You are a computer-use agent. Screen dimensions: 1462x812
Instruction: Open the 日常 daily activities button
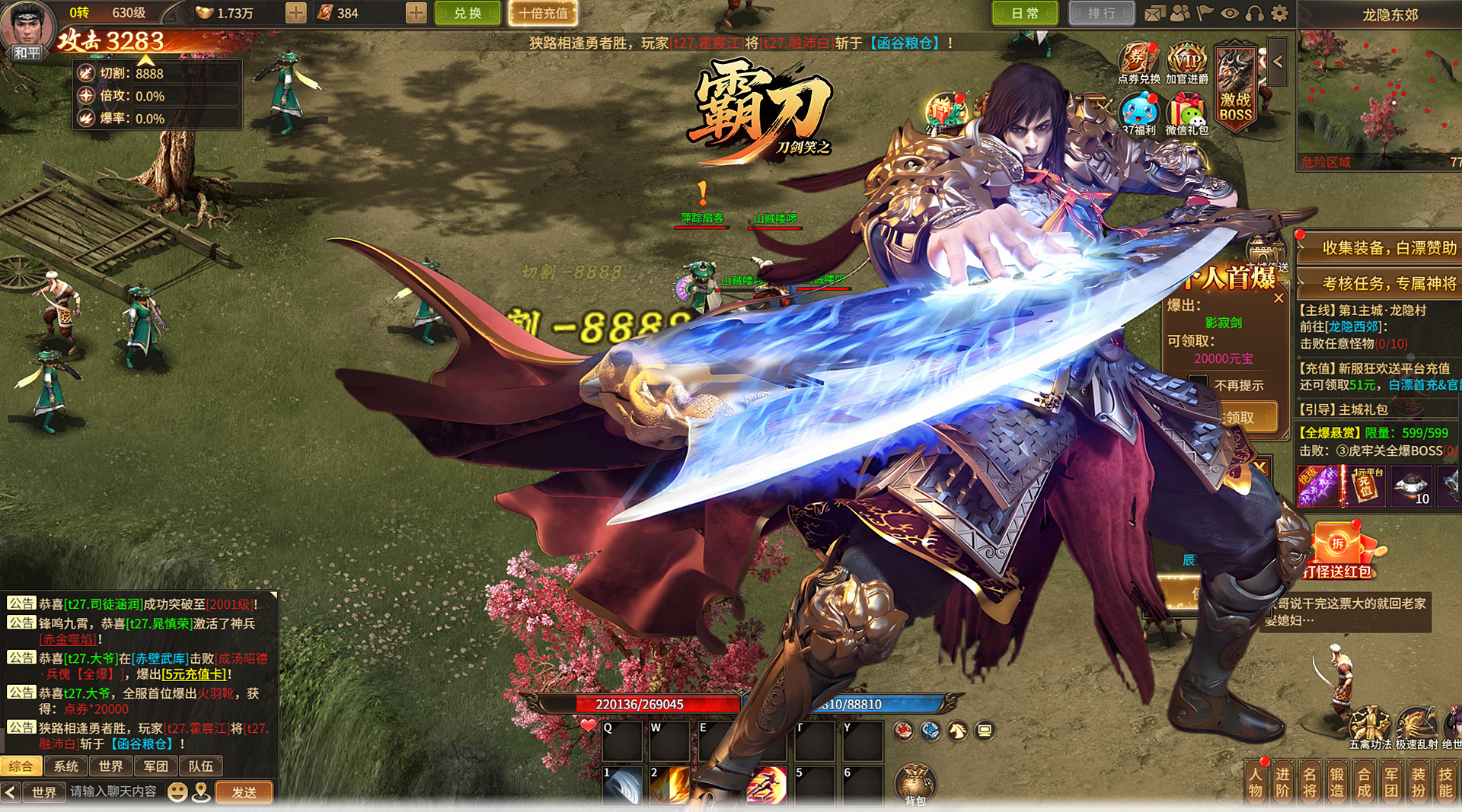(x=1025, y=13)
